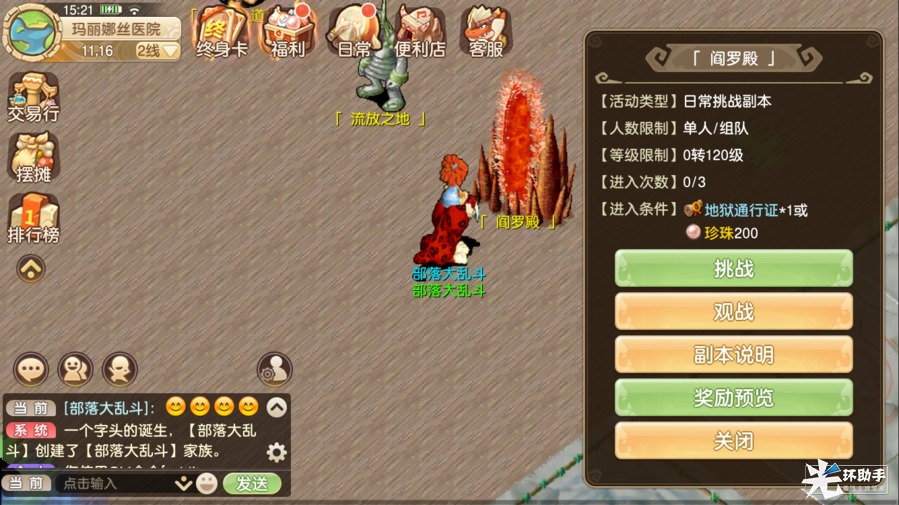Start the 挑战 challenge
Screen dimensions: 899x505
click(733, 269)
